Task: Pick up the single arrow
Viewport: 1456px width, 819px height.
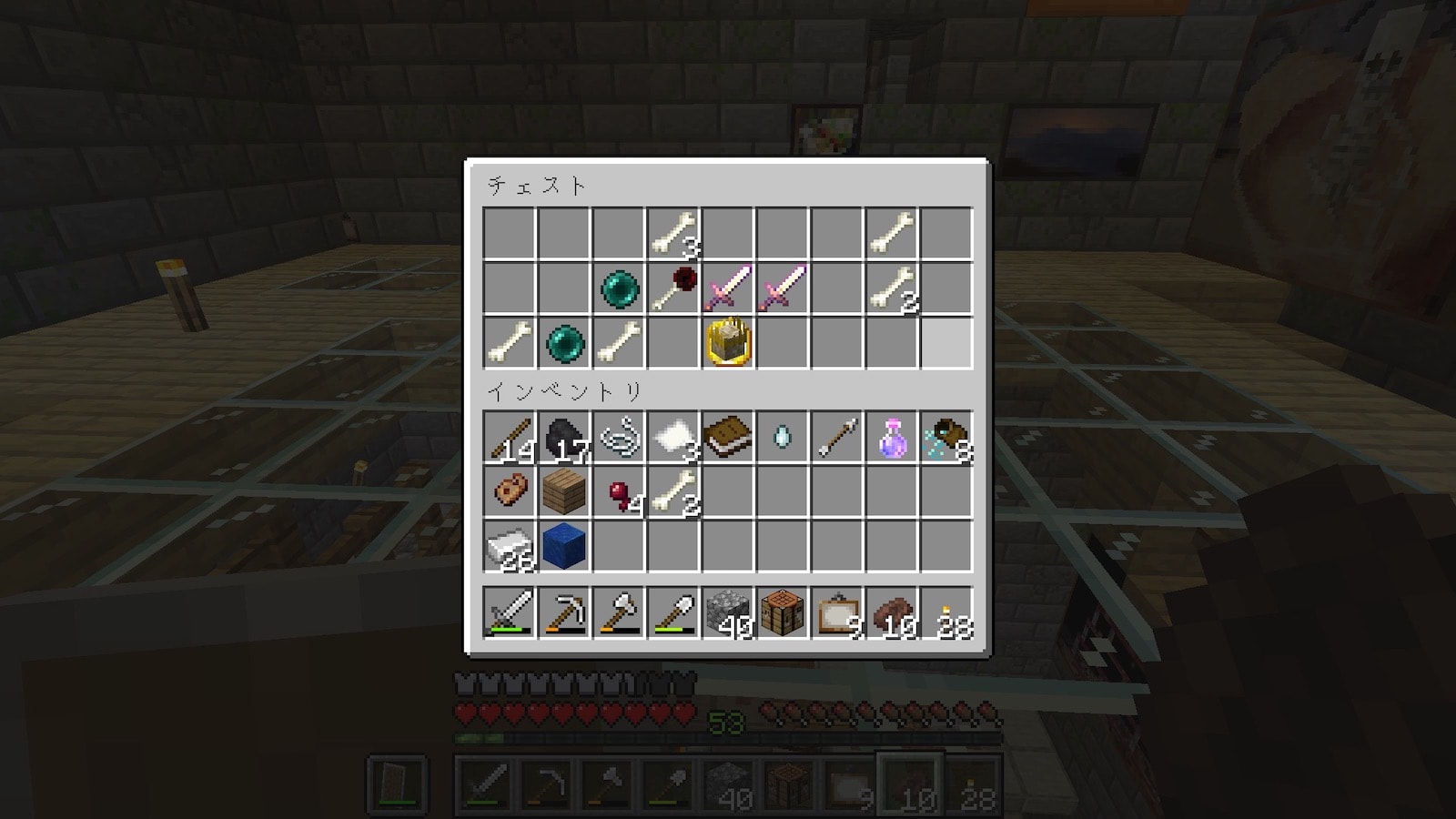Action: pos(837,438)
